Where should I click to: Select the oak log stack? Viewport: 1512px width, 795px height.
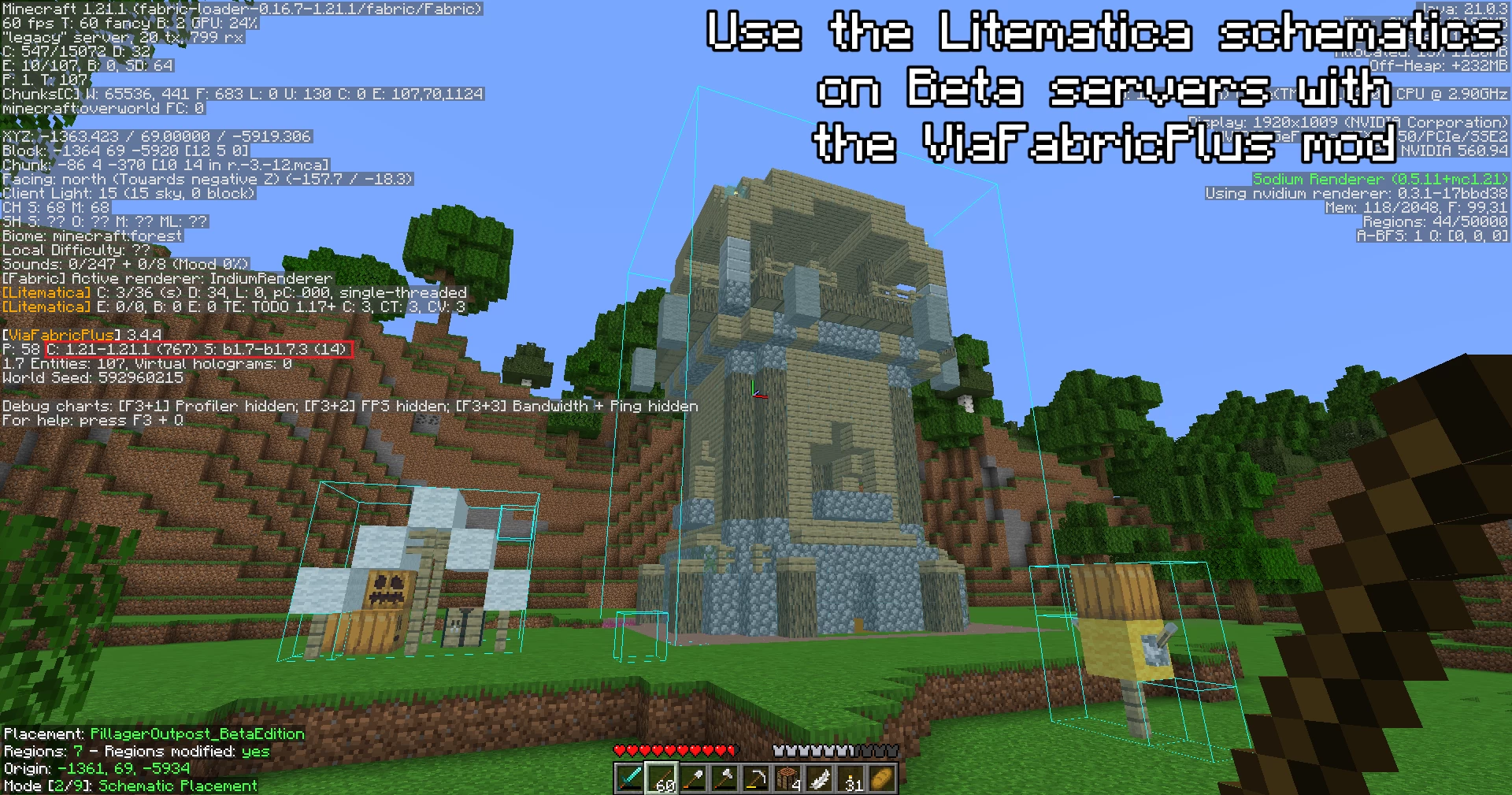point(787,778)
